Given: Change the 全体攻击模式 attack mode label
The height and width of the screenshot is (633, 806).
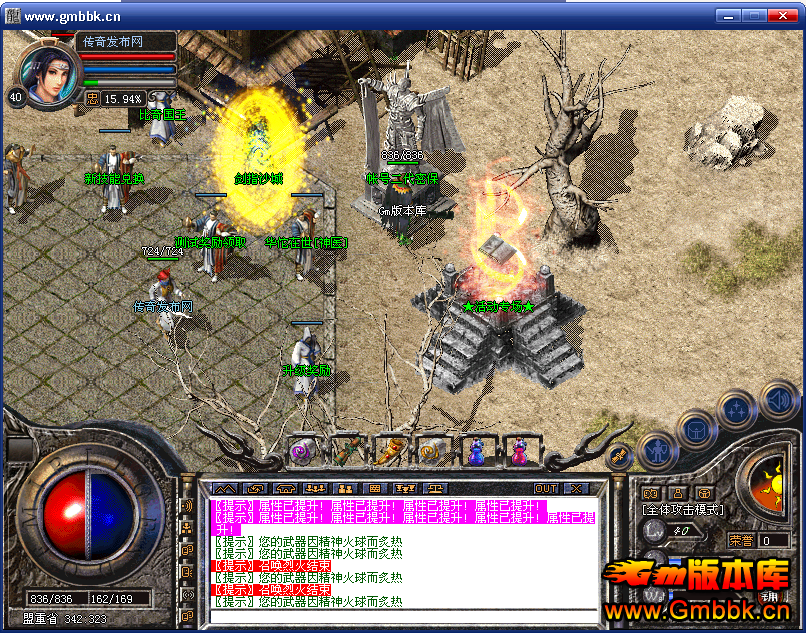Looking at the screenshot, I should pos(682,510).
